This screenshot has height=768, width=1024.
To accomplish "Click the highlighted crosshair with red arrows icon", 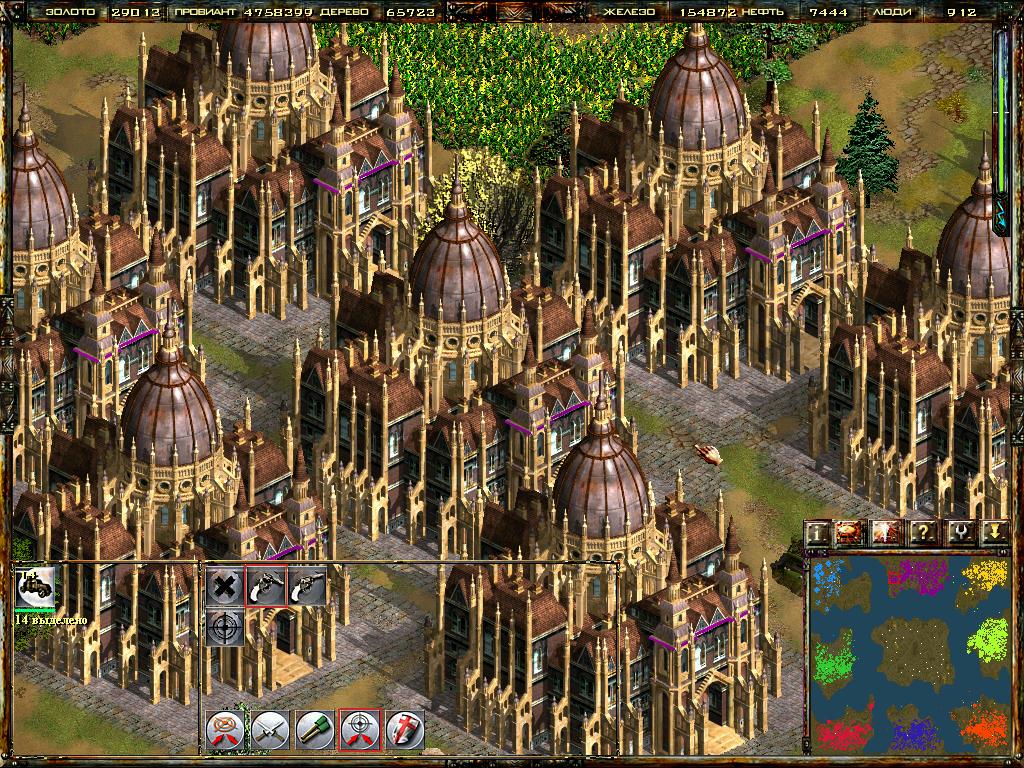I will click(359, 730).
